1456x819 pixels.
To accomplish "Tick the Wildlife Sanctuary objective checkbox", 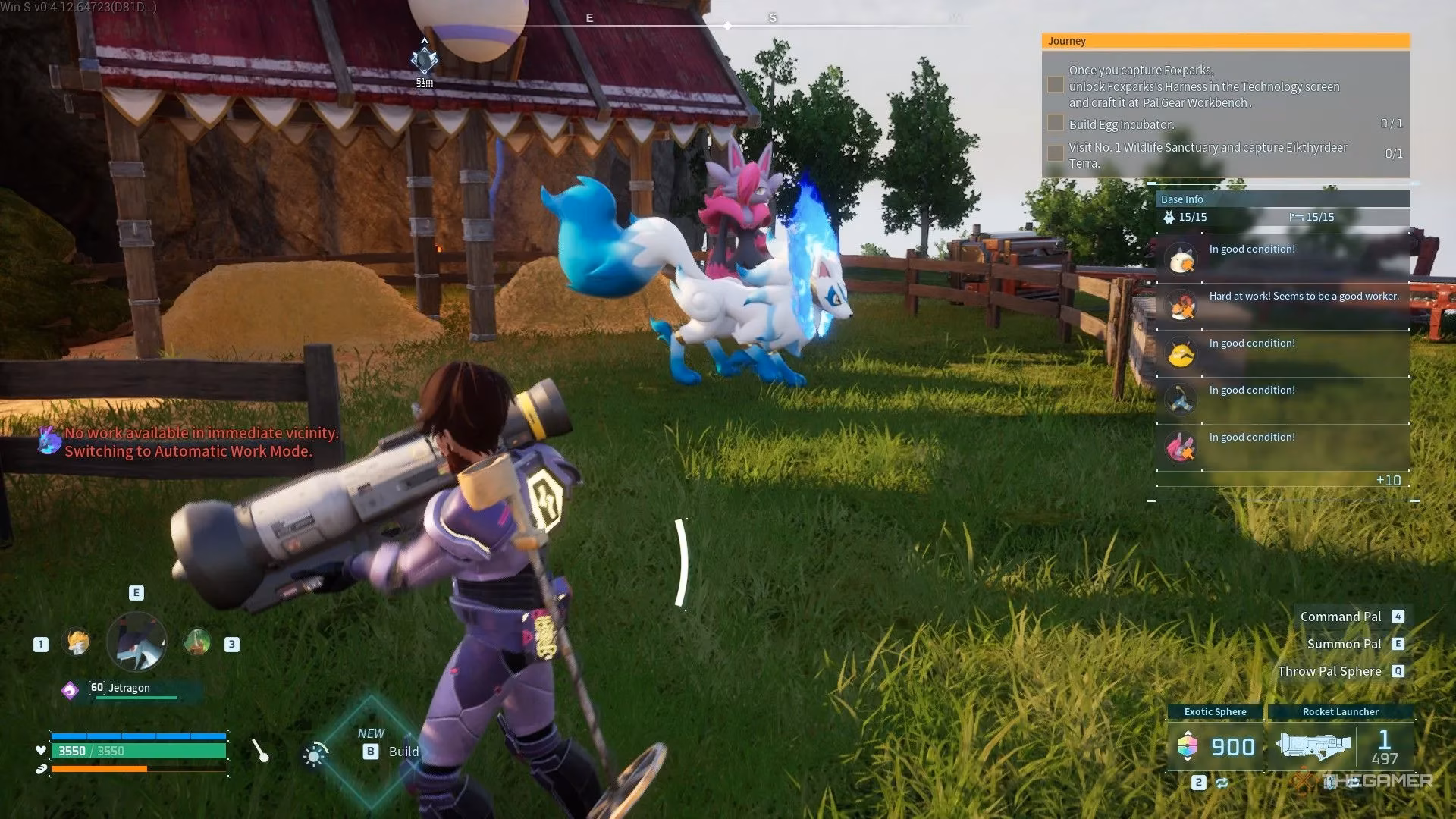I will point(1055,153).
